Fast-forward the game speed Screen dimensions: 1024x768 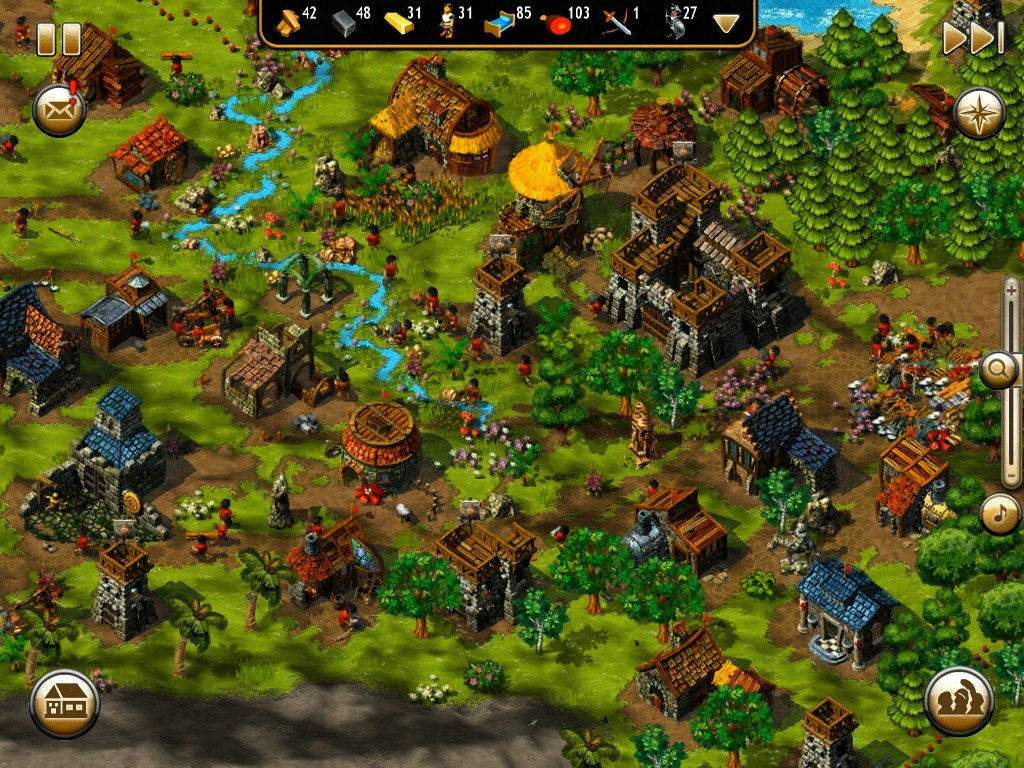pyautogui.click(x=972, y=38)
